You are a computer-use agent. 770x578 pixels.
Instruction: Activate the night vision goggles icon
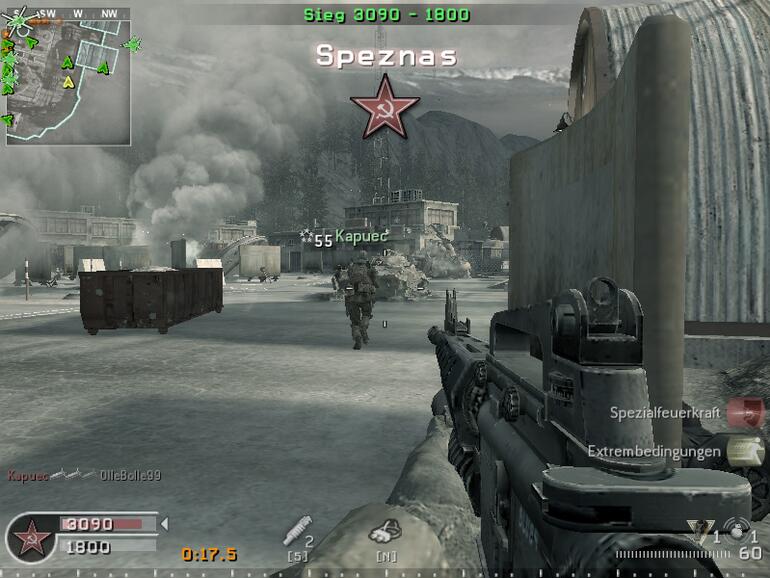382,535
